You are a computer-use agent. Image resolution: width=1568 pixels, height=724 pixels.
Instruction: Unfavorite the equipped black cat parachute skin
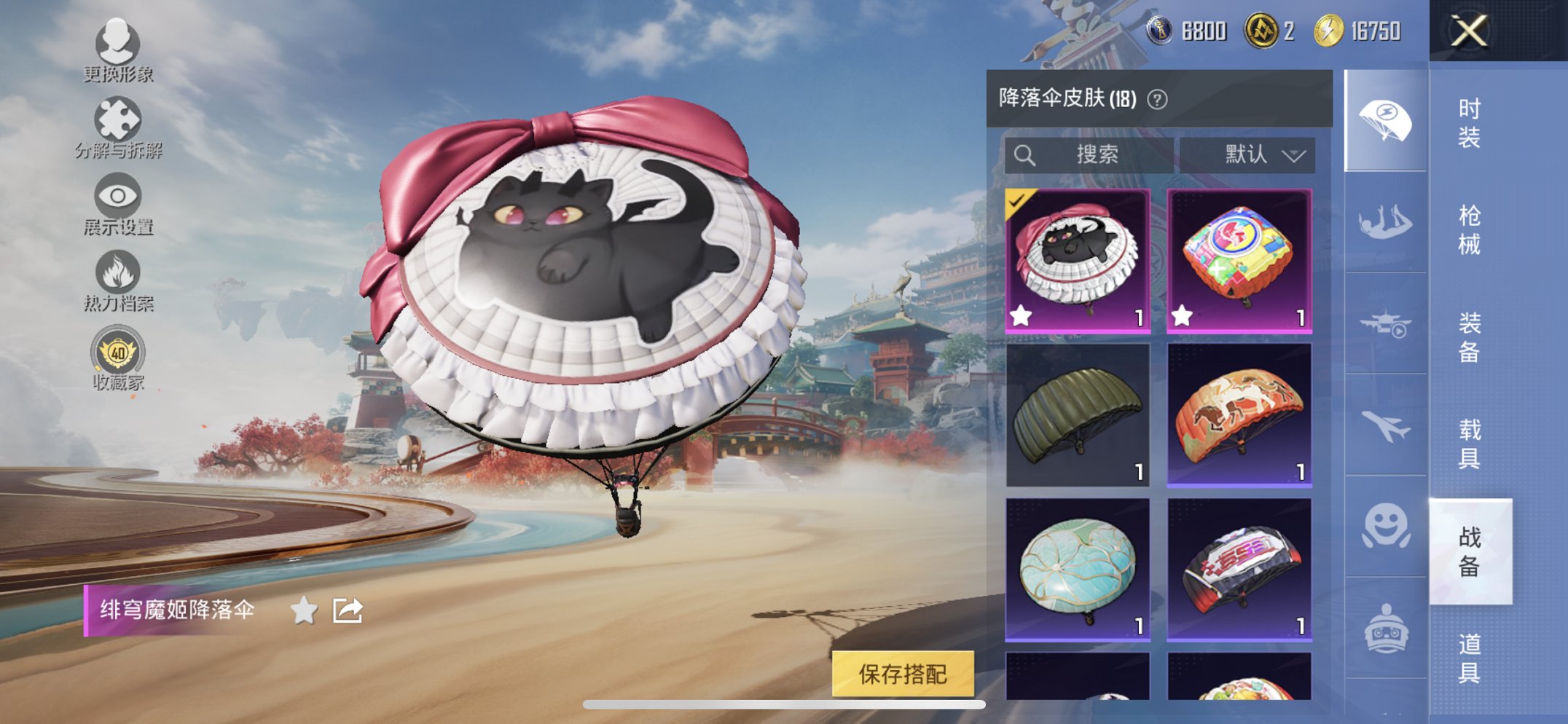1021,315
